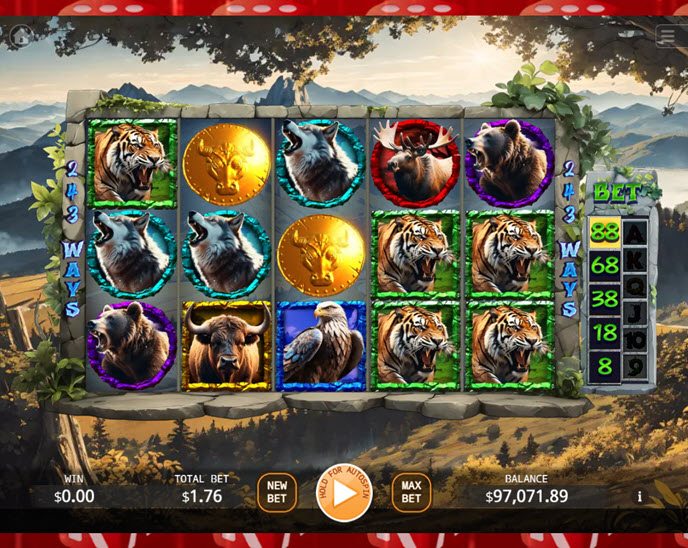Switch to the 18 bet level
Screen dimensions: 688x548
[x=604, y=332]
